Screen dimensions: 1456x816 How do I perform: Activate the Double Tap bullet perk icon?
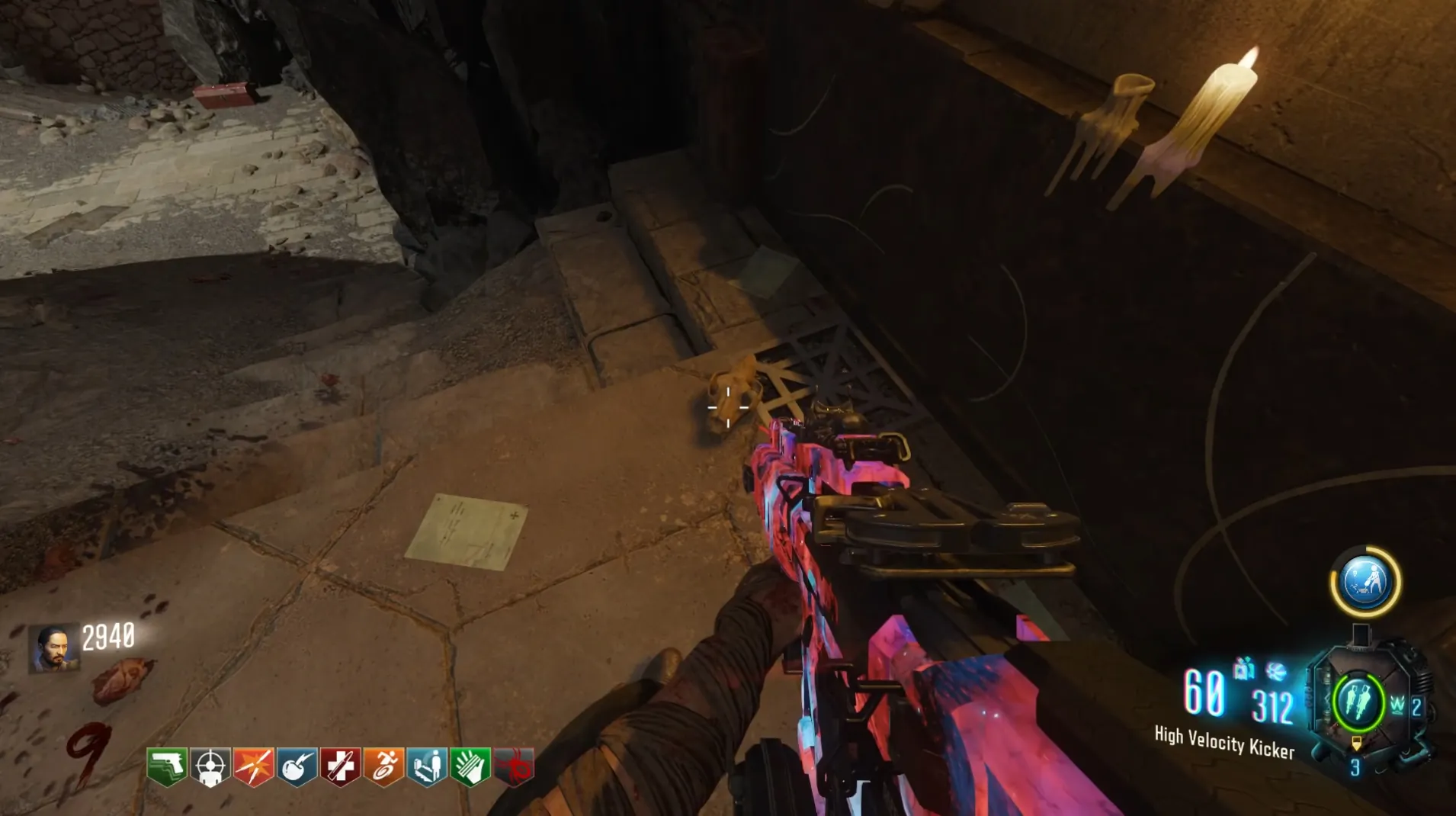[254, 766]
